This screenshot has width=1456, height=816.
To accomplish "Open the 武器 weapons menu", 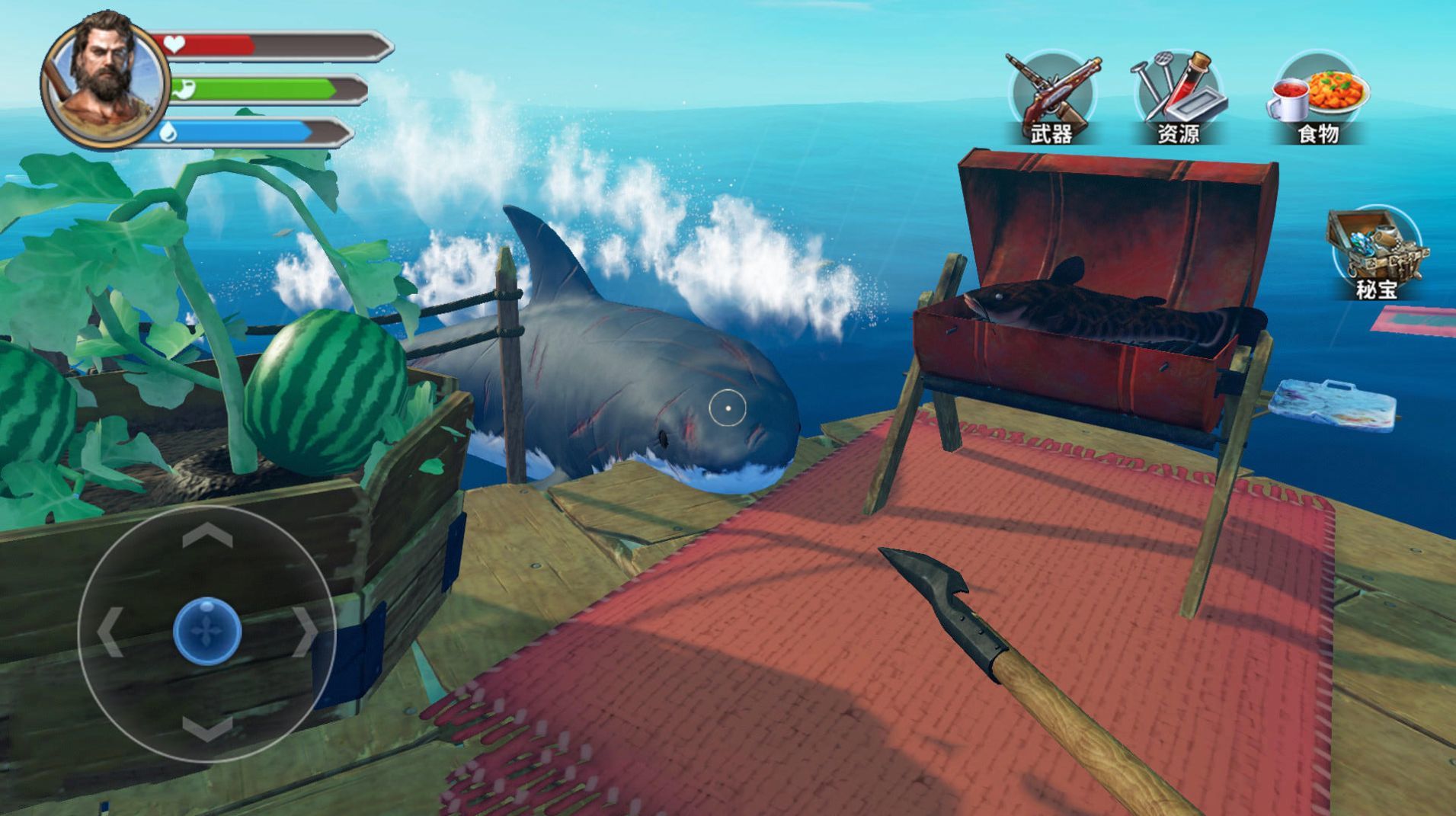I will (x=1052, y=98).
